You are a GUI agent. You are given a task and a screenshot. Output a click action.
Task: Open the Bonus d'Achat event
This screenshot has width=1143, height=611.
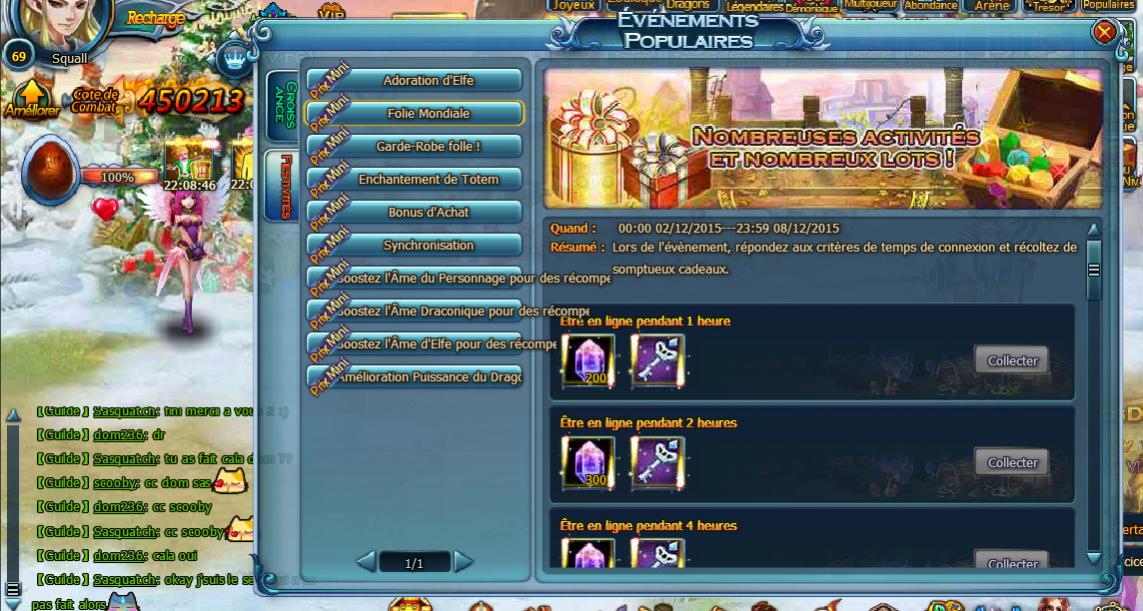428,213
